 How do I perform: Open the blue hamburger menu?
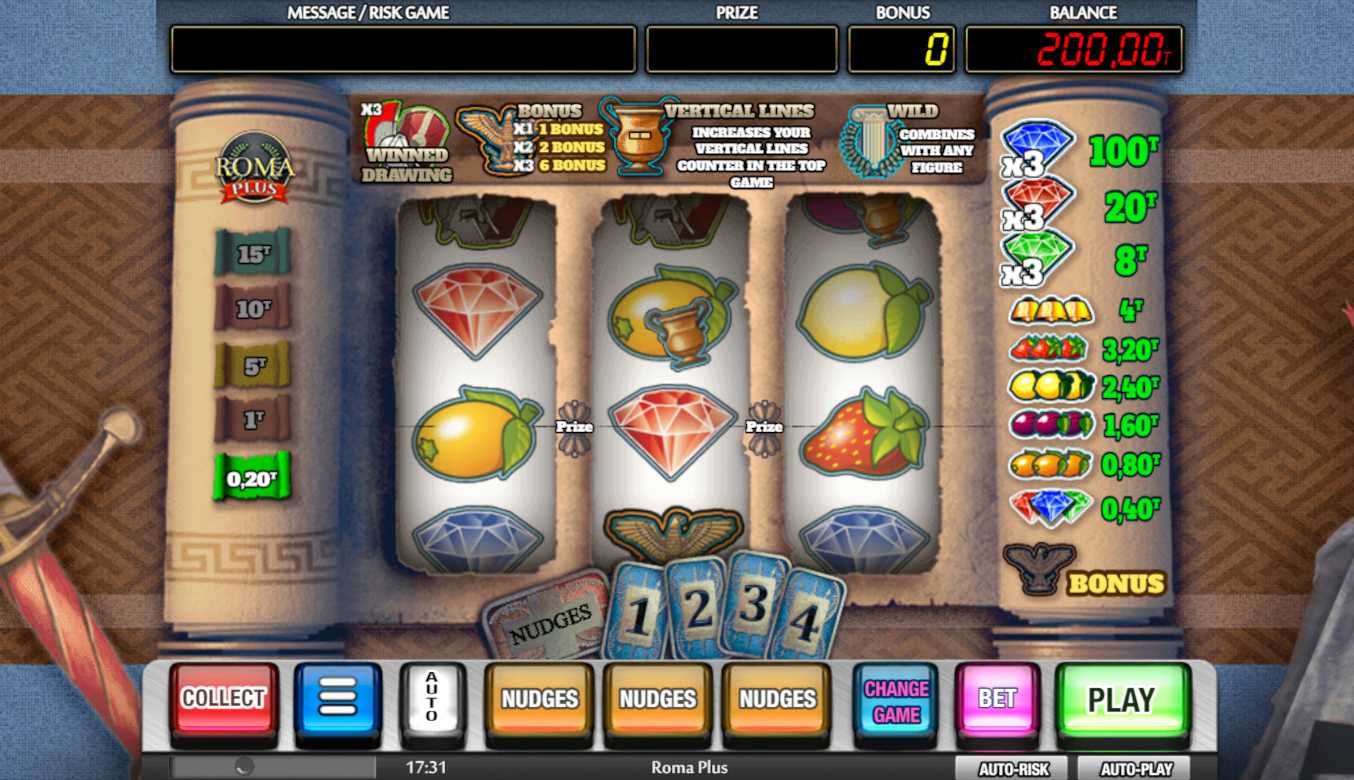[338, 699]
